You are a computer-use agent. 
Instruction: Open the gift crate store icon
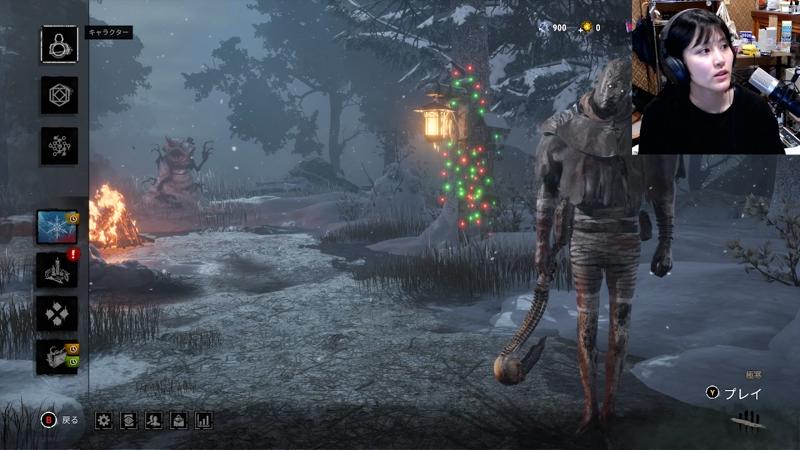tap(57, 357)
